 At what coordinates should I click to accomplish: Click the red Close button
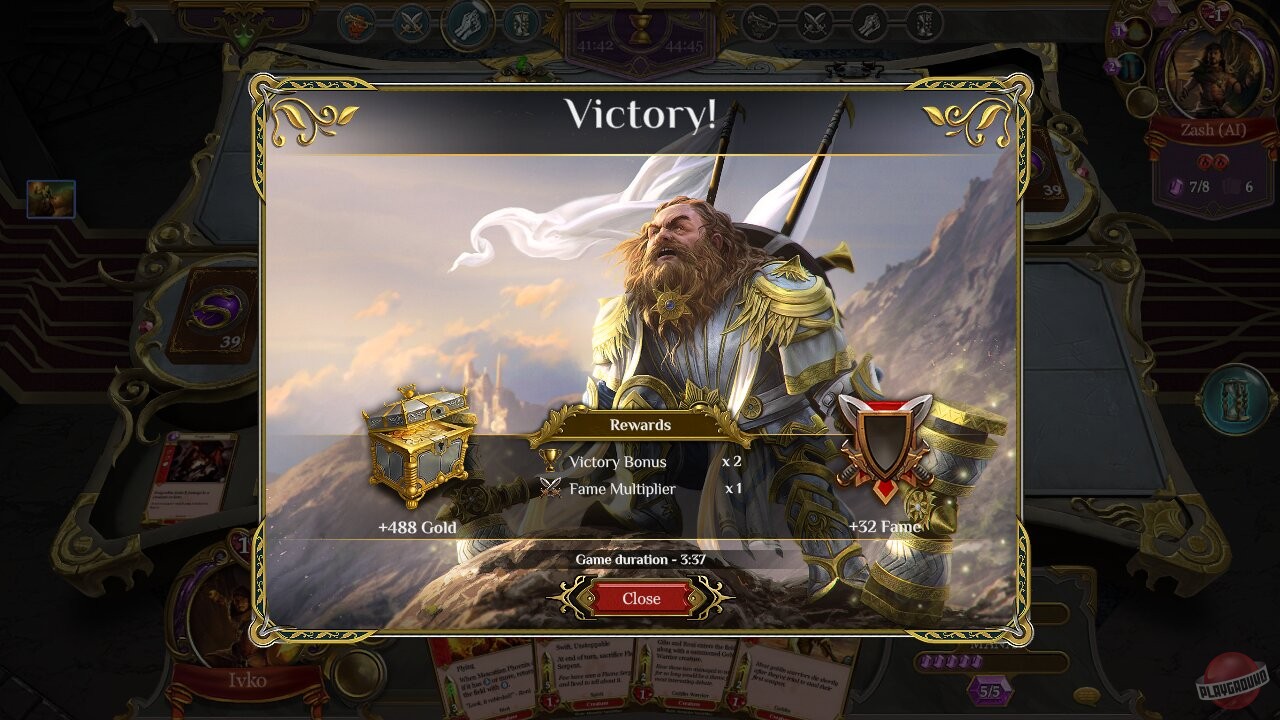tap(640, 598)
